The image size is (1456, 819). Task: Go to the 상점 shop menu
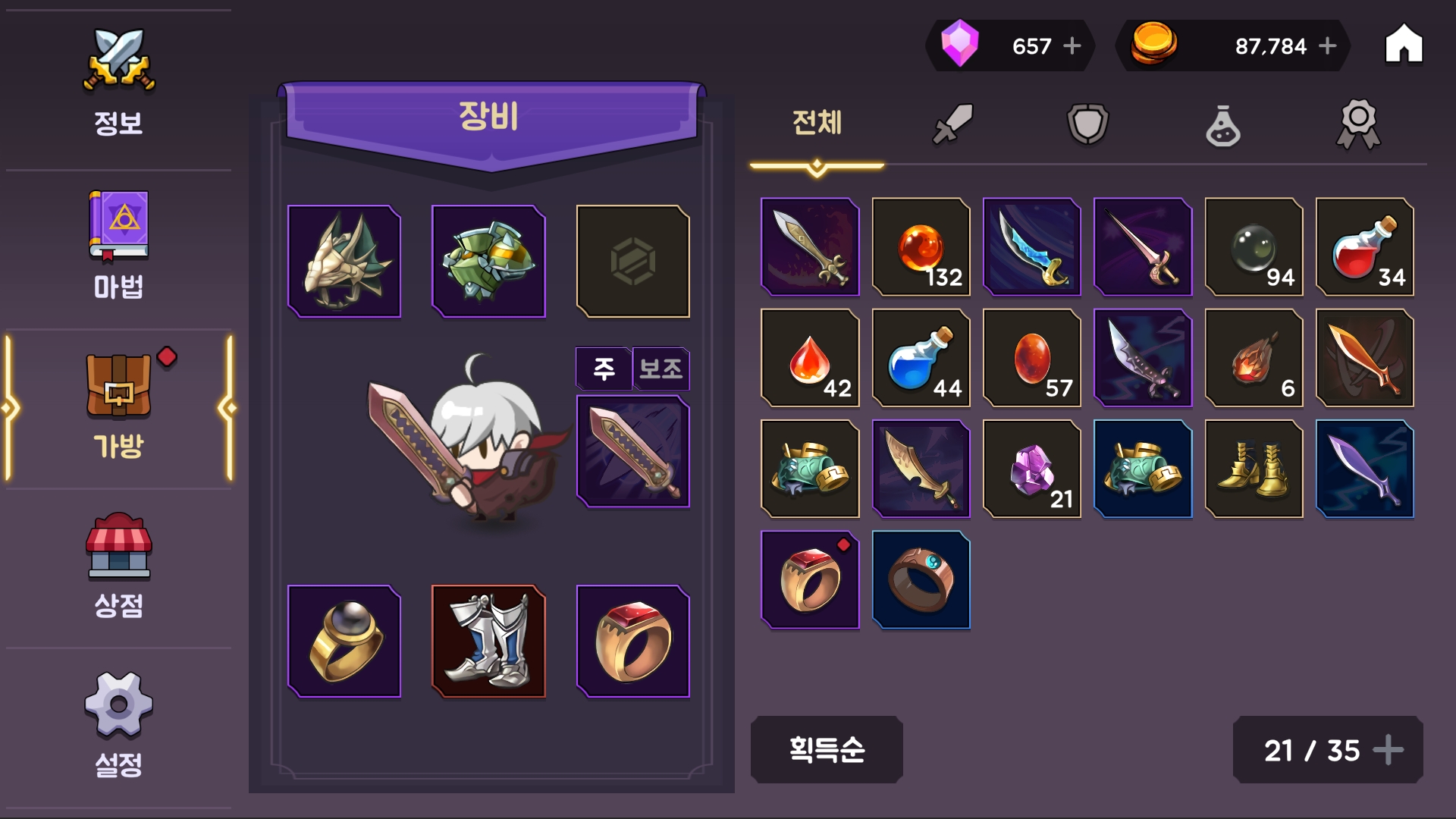pyautogui.click(x=118, y=565)
